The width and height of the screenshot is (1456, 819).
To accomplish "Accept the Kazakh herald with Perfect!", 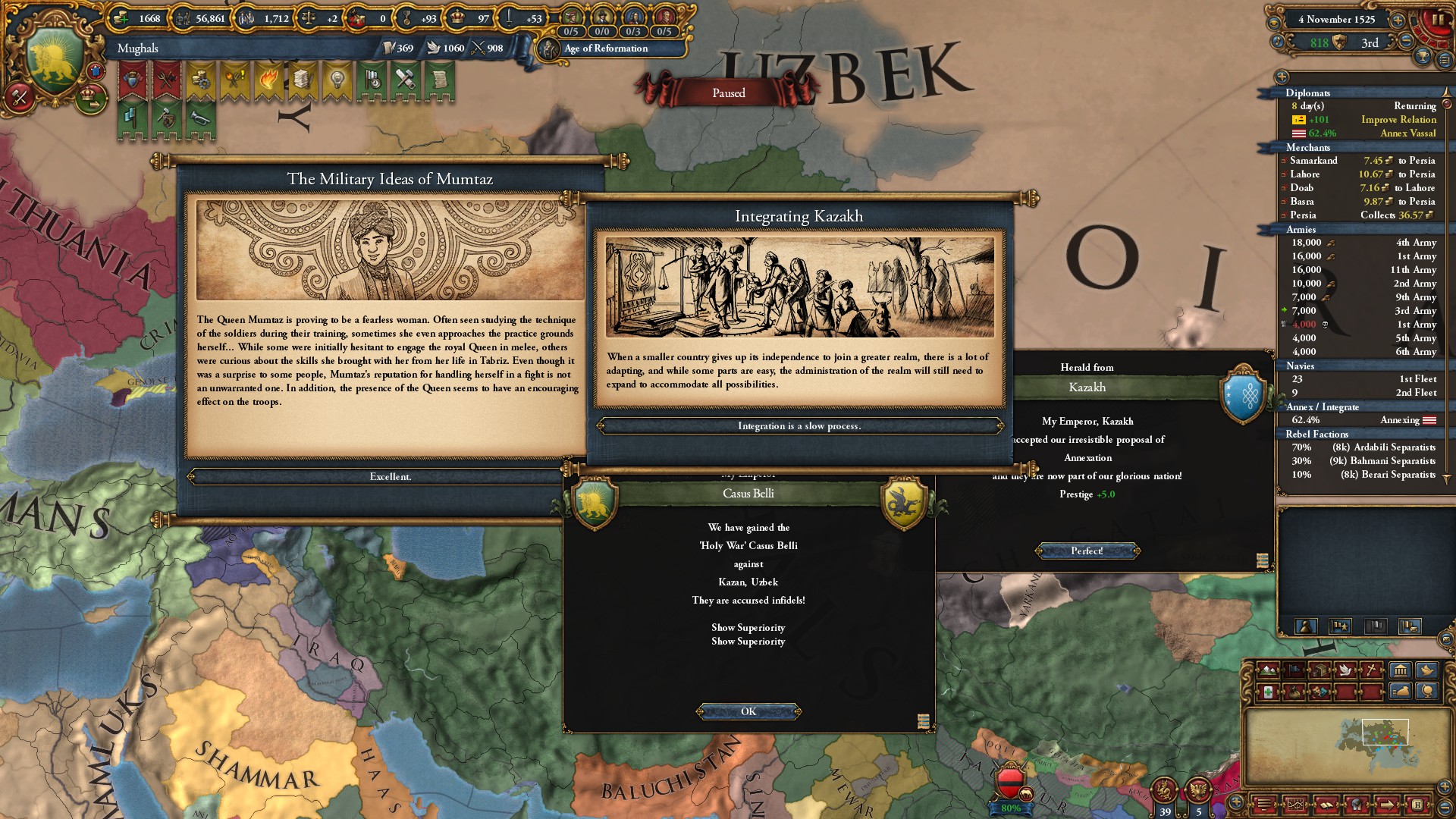I will pos(1087,551).
